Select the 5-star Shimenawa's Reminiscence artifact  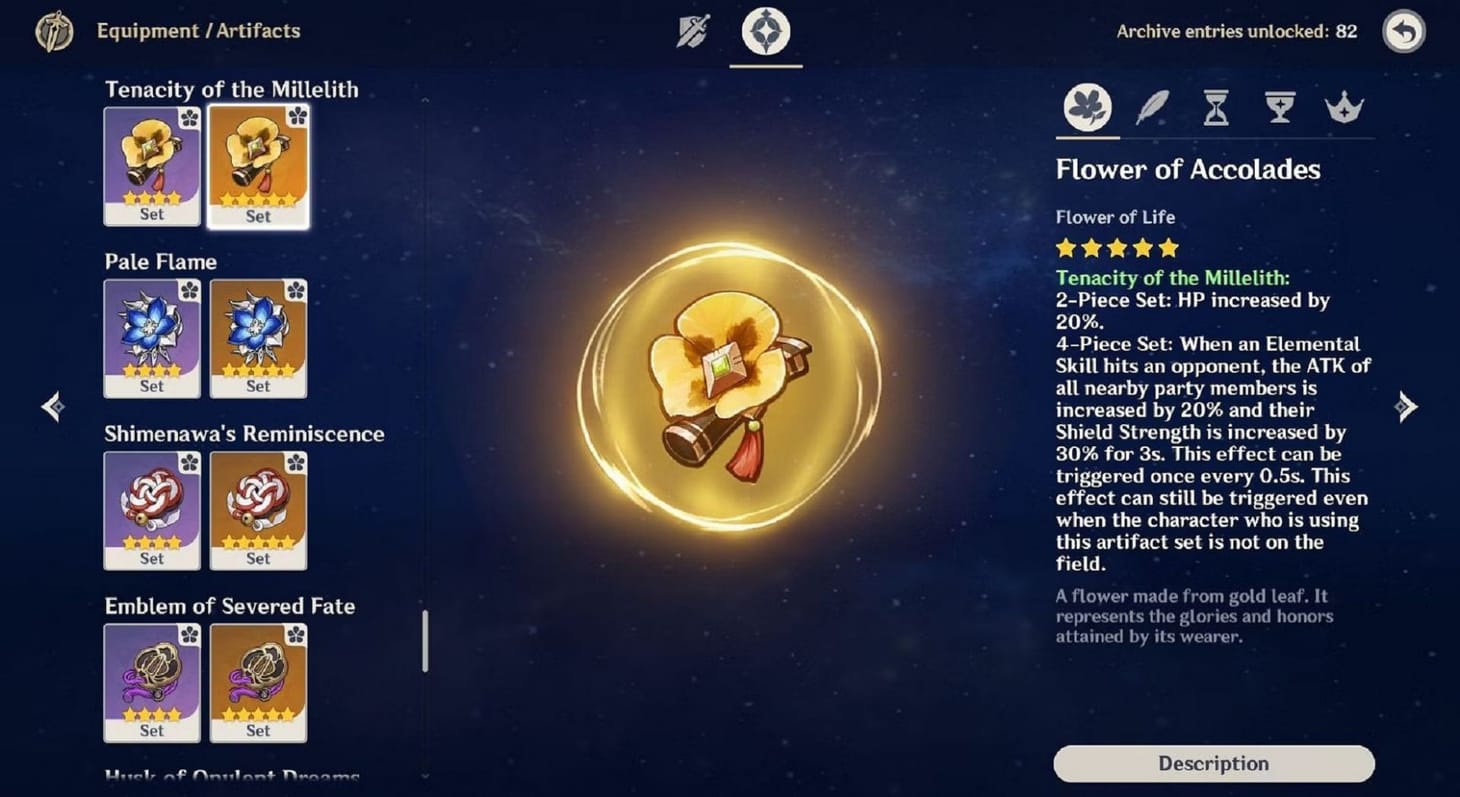(x=258, y=510)
